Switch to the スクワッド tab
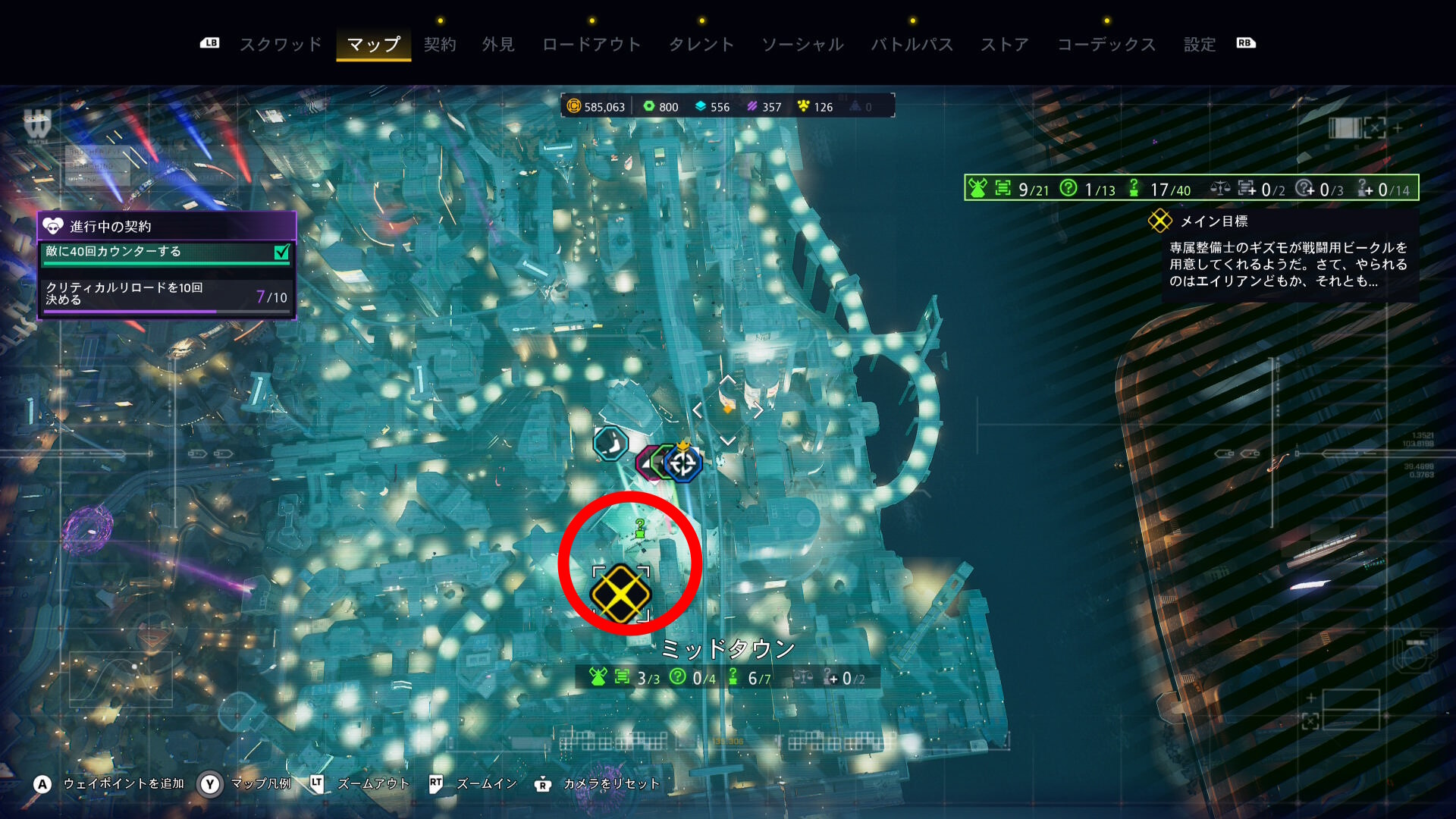 tap(281, 45)
